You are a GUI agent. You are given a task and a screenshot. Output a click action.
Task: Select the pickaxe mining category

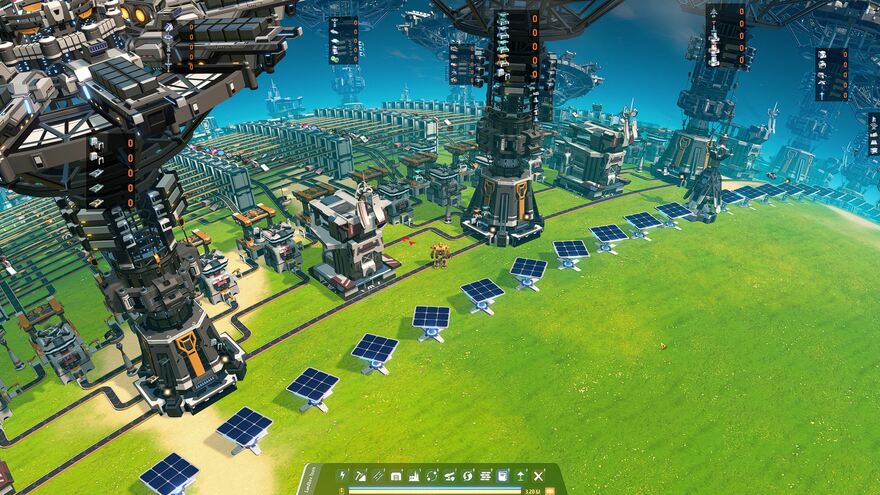(x=361, y=475)
